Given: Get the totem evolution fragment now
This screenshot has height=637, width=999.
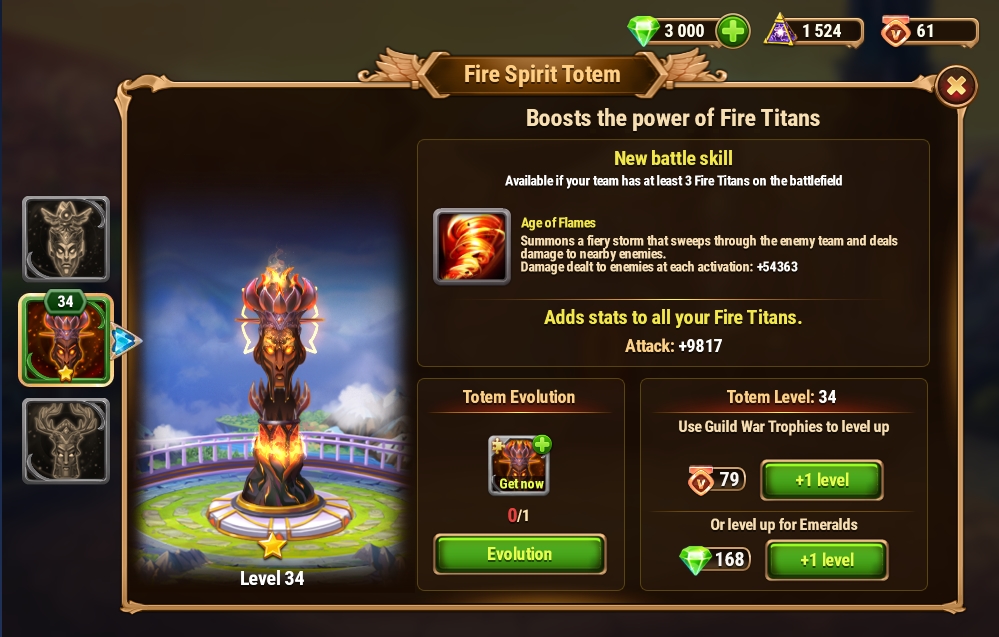Looking at the screenshot, I should tap(520, 465).
